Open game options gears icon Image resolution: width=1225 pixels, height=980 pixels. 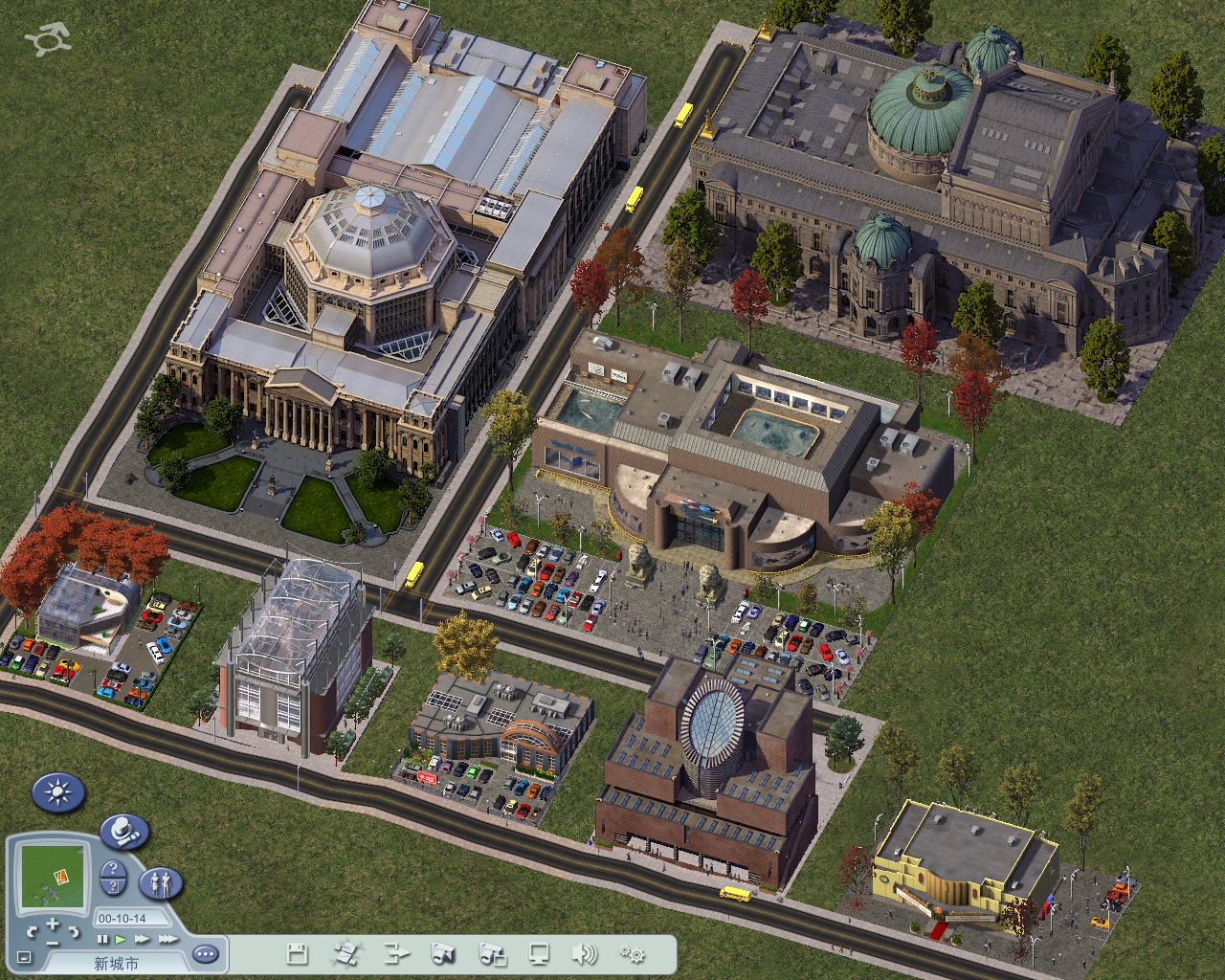tap(633, 953)
